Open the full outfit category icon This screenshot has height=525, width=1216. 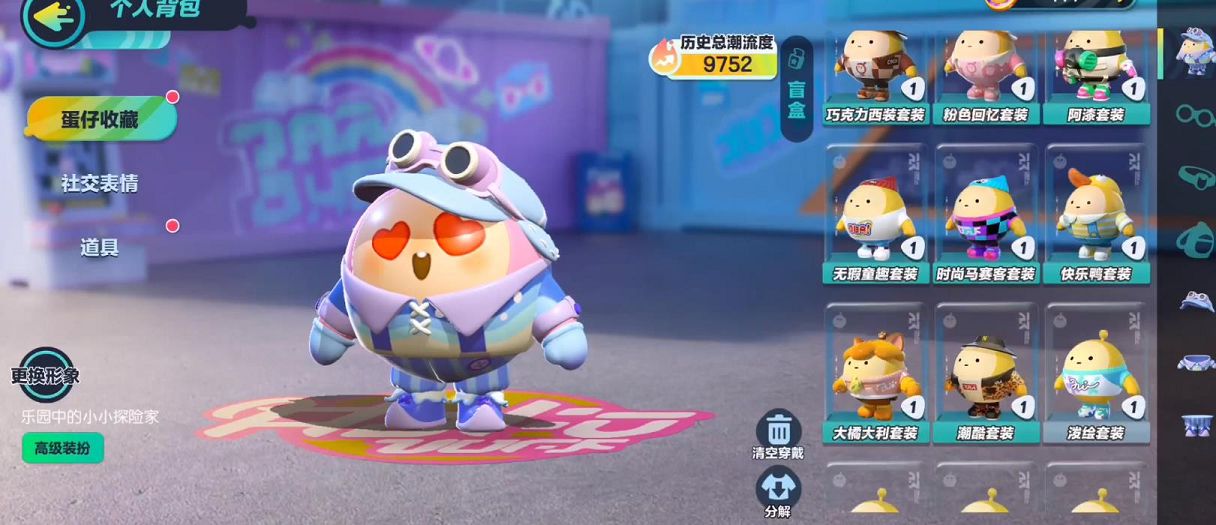click(1193, 51)
